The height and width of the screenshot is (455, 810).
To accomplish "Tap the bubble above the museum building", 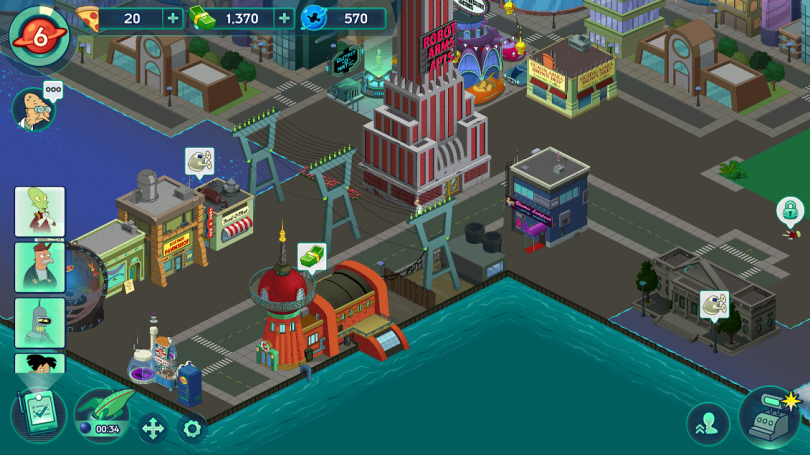I will click(714, 304).
